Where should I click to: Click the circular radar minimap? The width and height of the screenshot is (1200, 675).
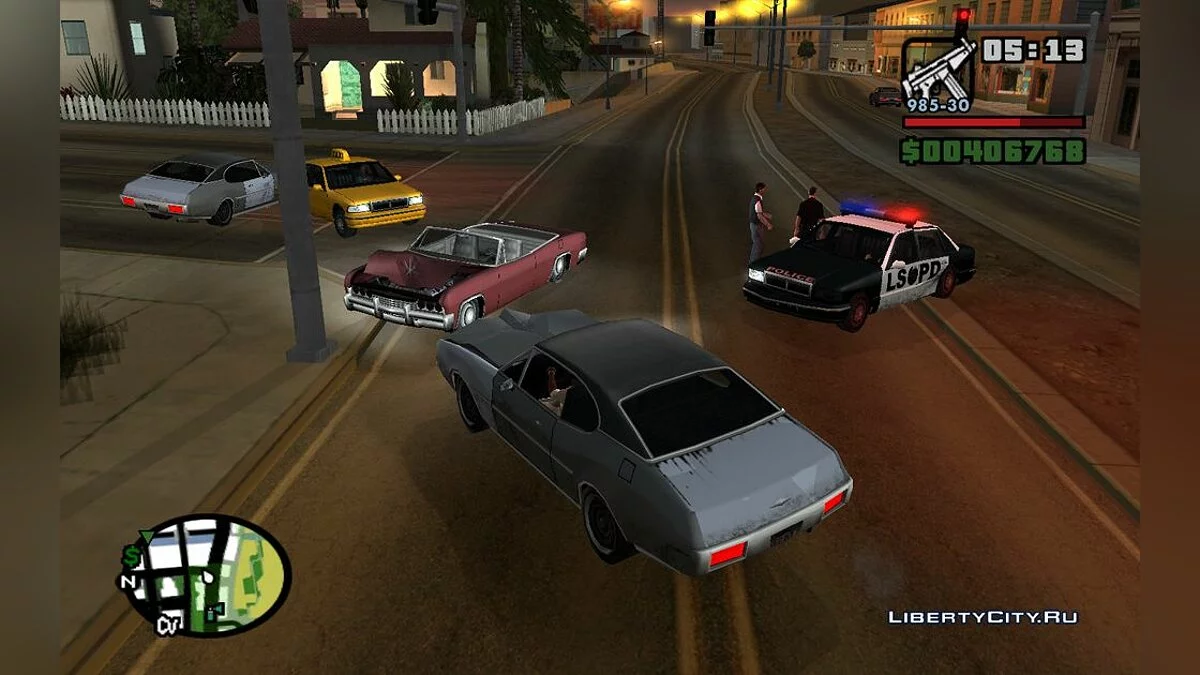coord(208,575)
